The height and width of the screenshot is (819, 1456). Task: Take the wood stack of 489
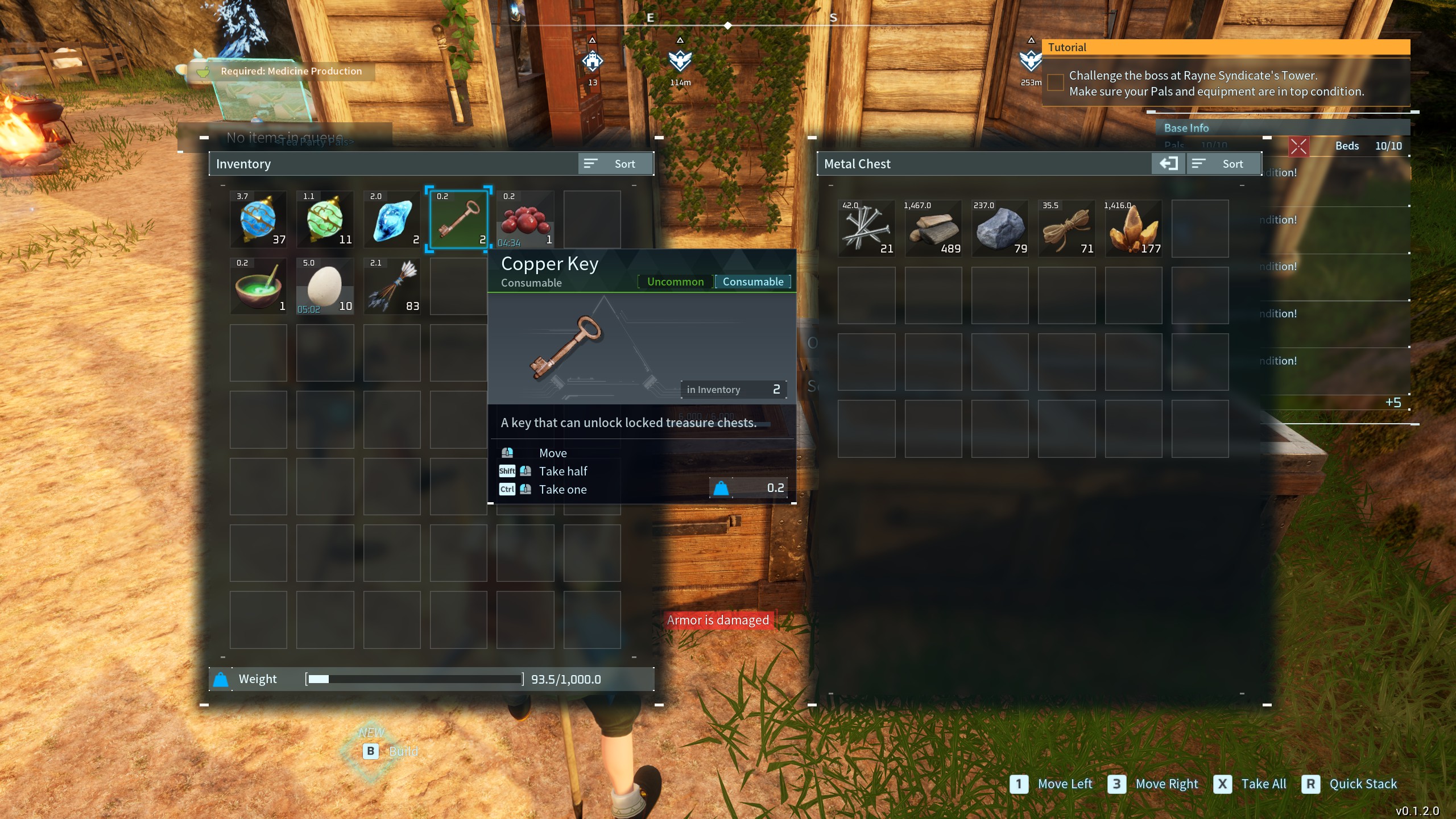point(933,229)
